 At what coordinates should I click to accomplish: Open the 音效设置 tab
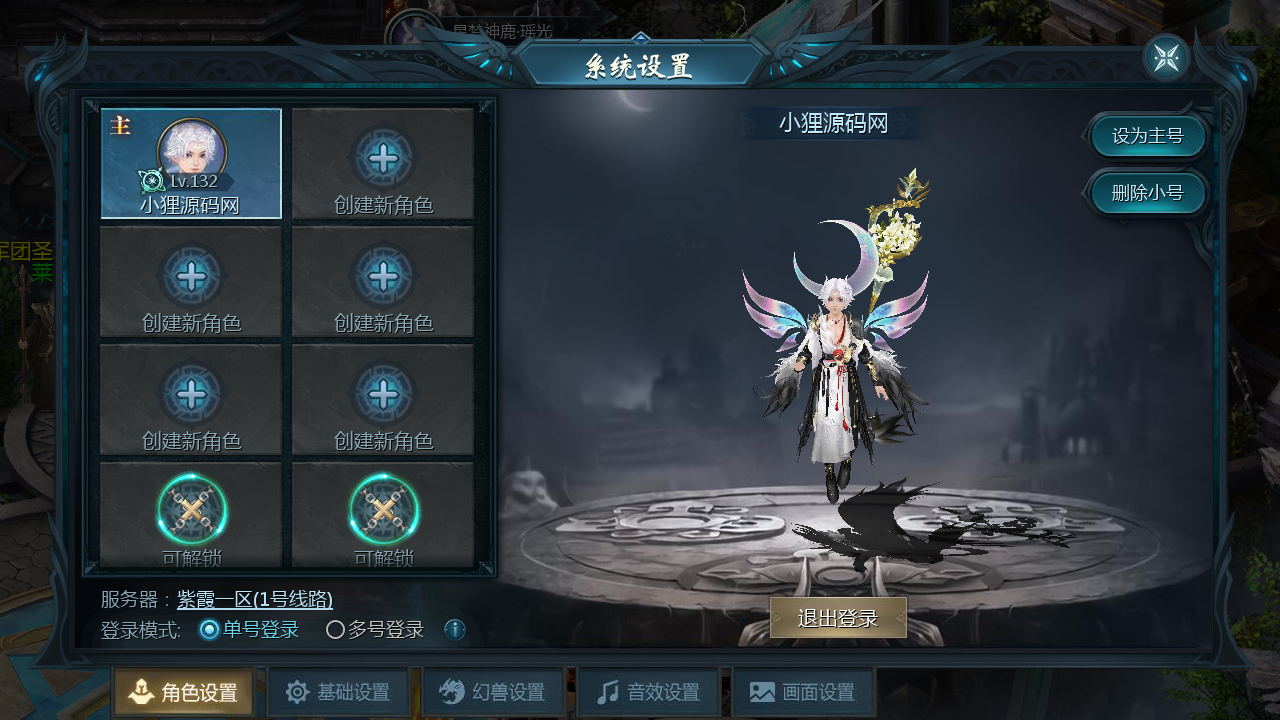(x=648, y=692)
